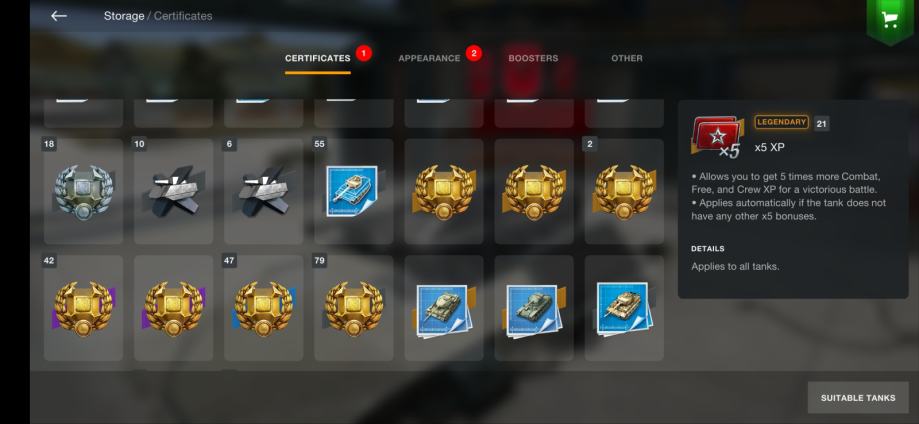Select the Other tab
919x424 pixels.
(x=627, y=58)
